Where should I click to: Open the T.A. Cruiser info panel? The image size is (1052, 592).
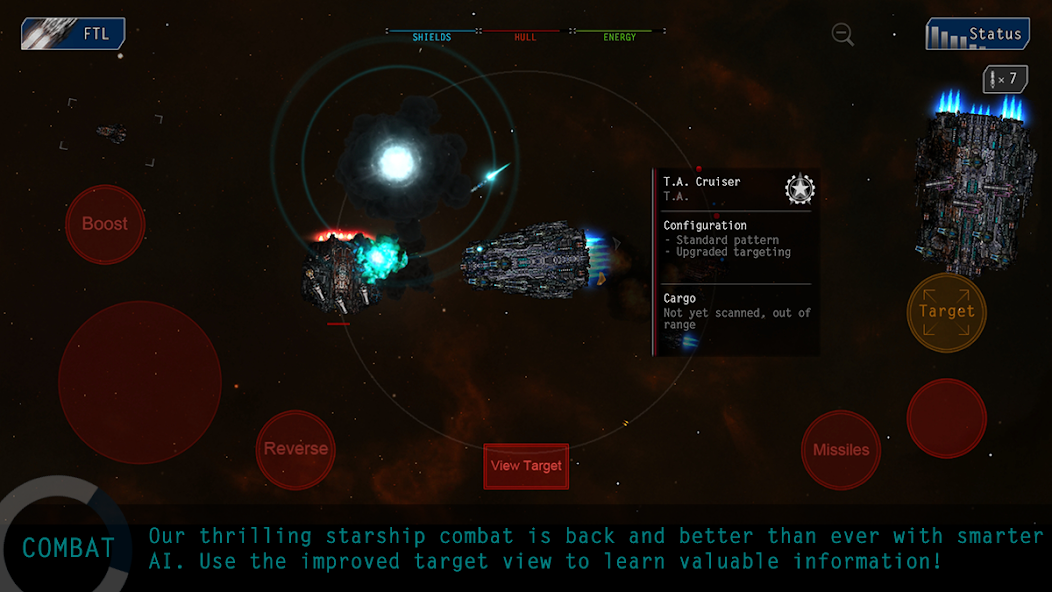[x=737, y=262]
